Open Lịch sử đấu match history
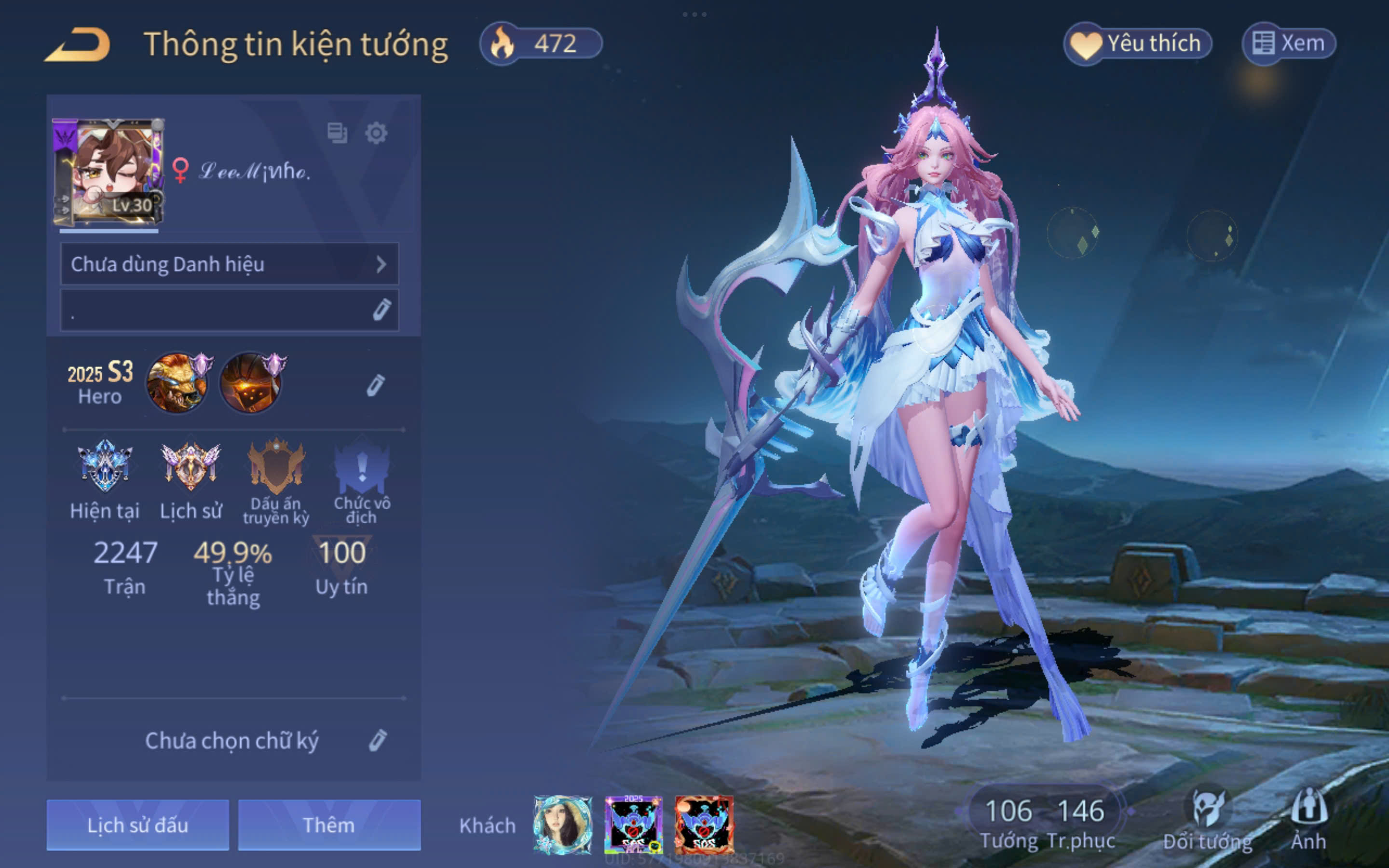This screenshot has width=1389, height=868. point(138,825)
